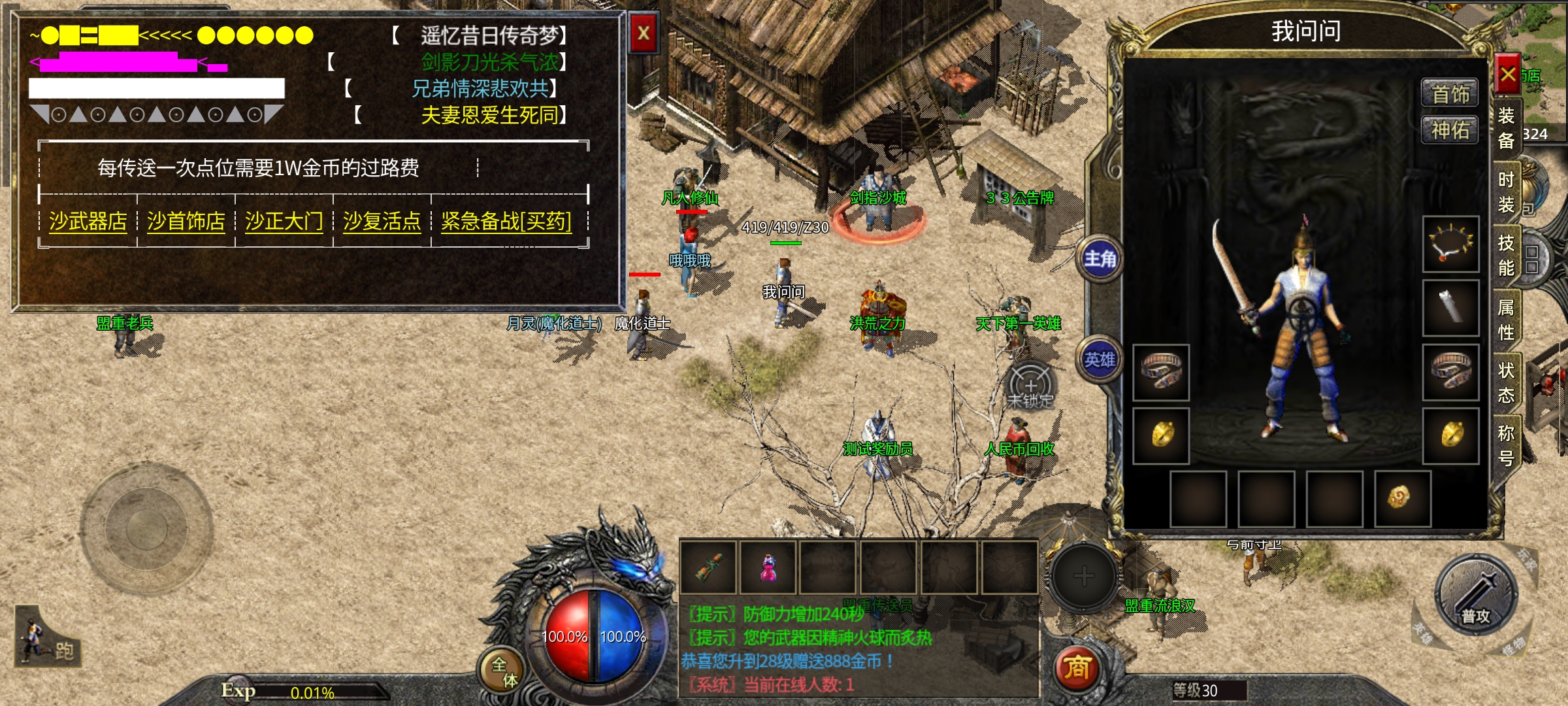This screenshot has height=706, width=1568.
Task: Teleport to 沙武器店
Action: (x=88, y=222)
